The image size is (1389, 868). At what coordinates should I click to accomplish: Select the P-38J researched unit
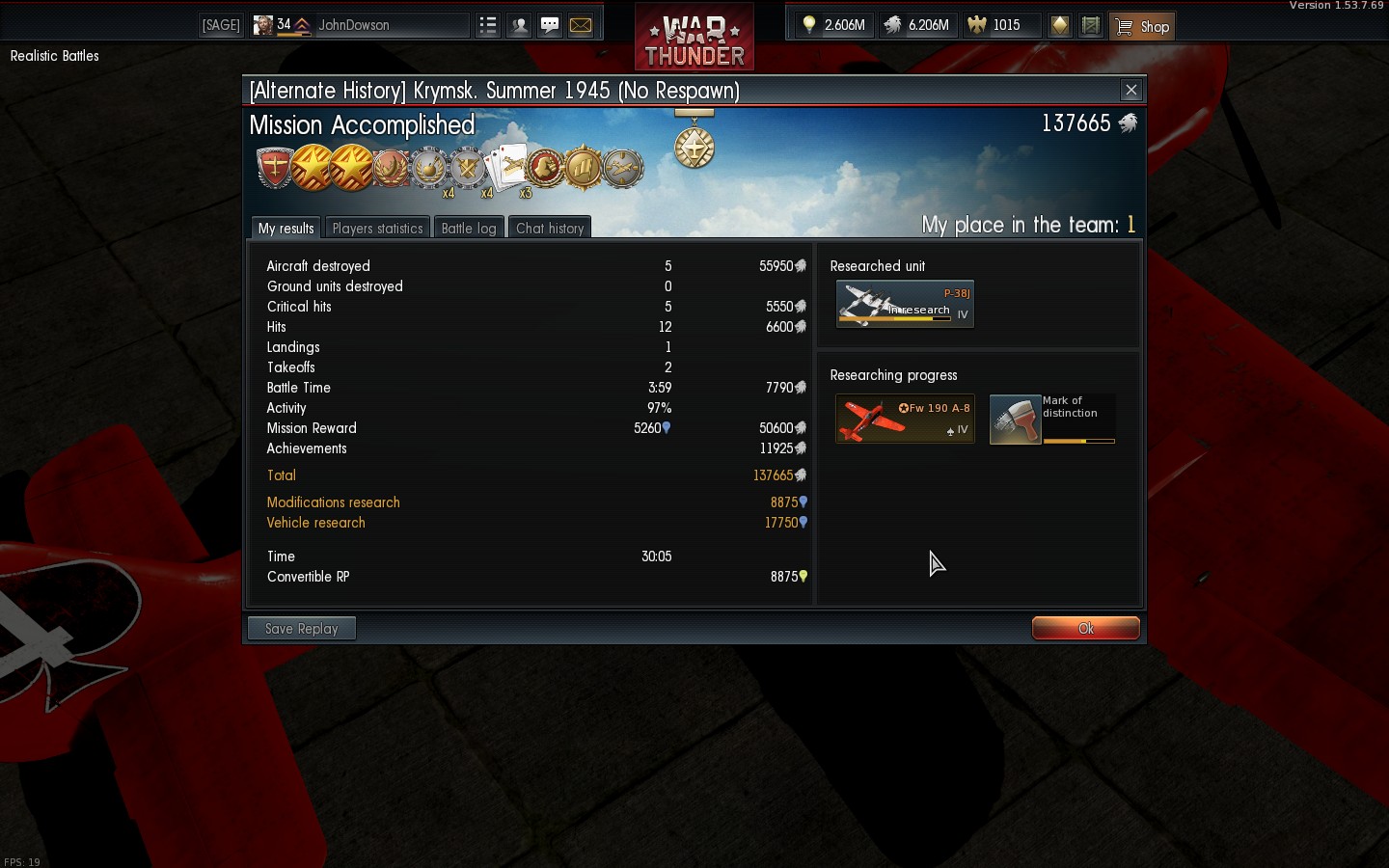[905, 305]
